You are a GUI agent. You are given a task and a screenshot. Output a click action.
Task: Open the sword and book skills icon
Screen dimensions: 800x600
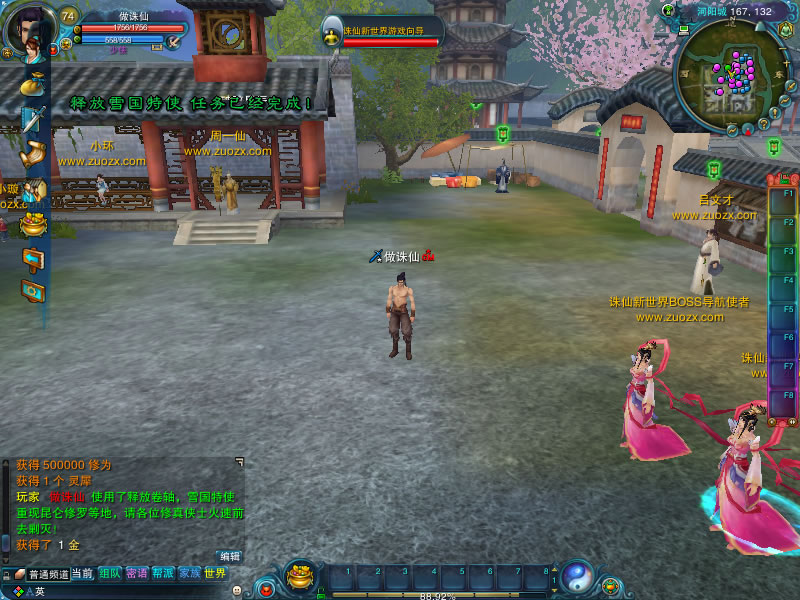point(33,119)
